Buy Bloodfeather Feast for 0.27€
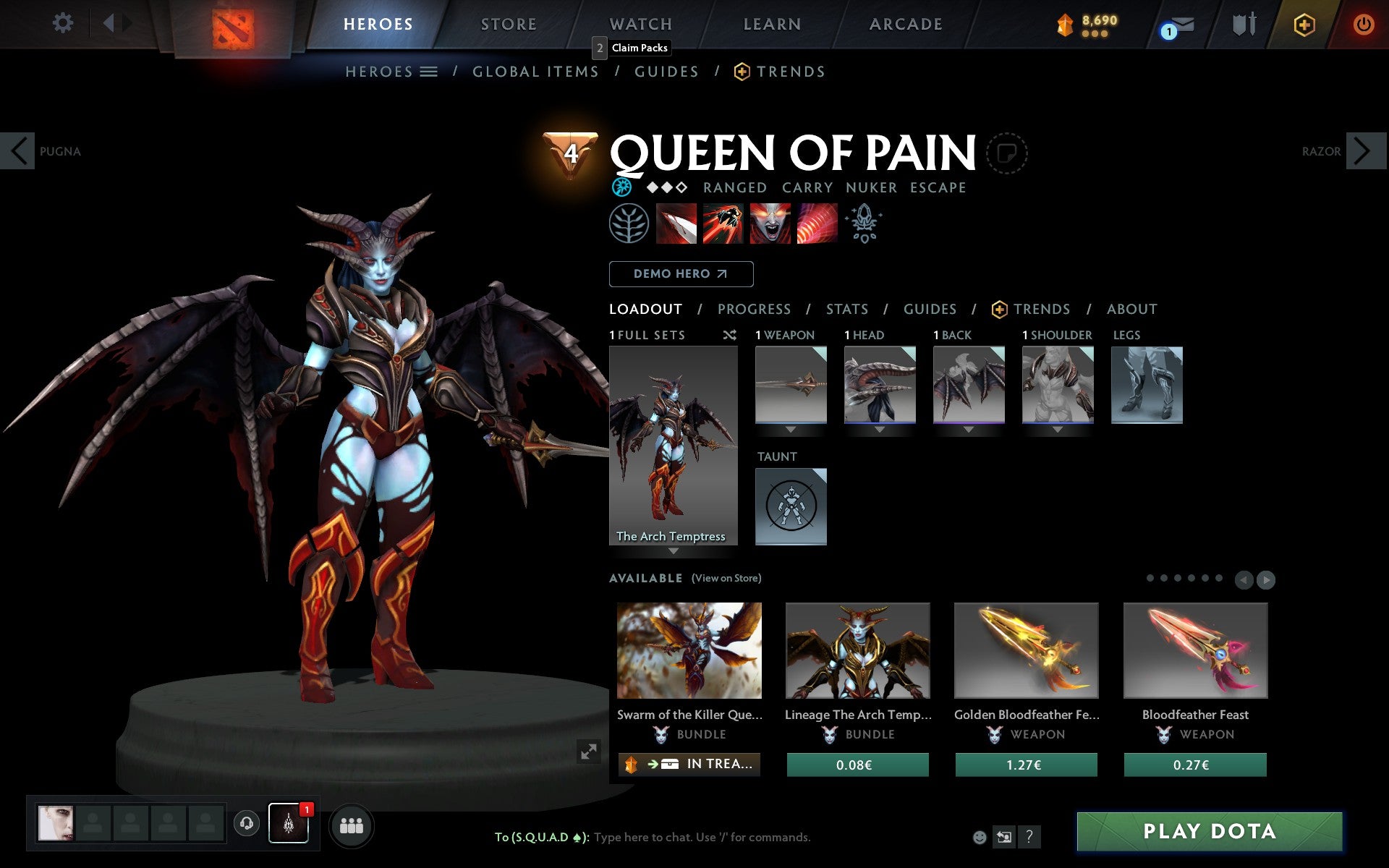Image resolution: width=1389 pixels, height=868 pixels. pyautogui.click(x=1194, y=765)
